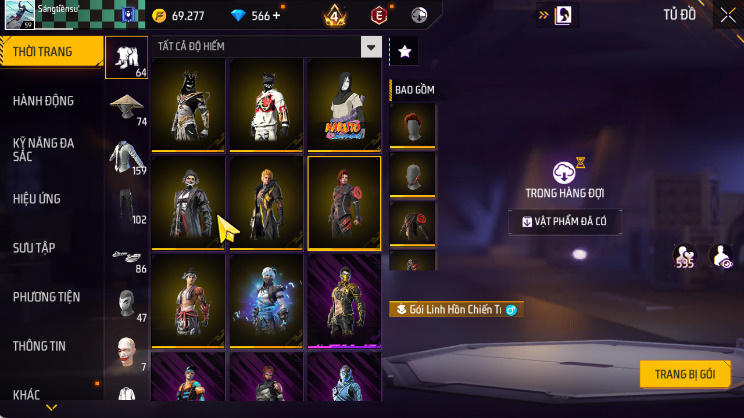
Task: Open the player profile avatar
Action: (x=18, y=16)
